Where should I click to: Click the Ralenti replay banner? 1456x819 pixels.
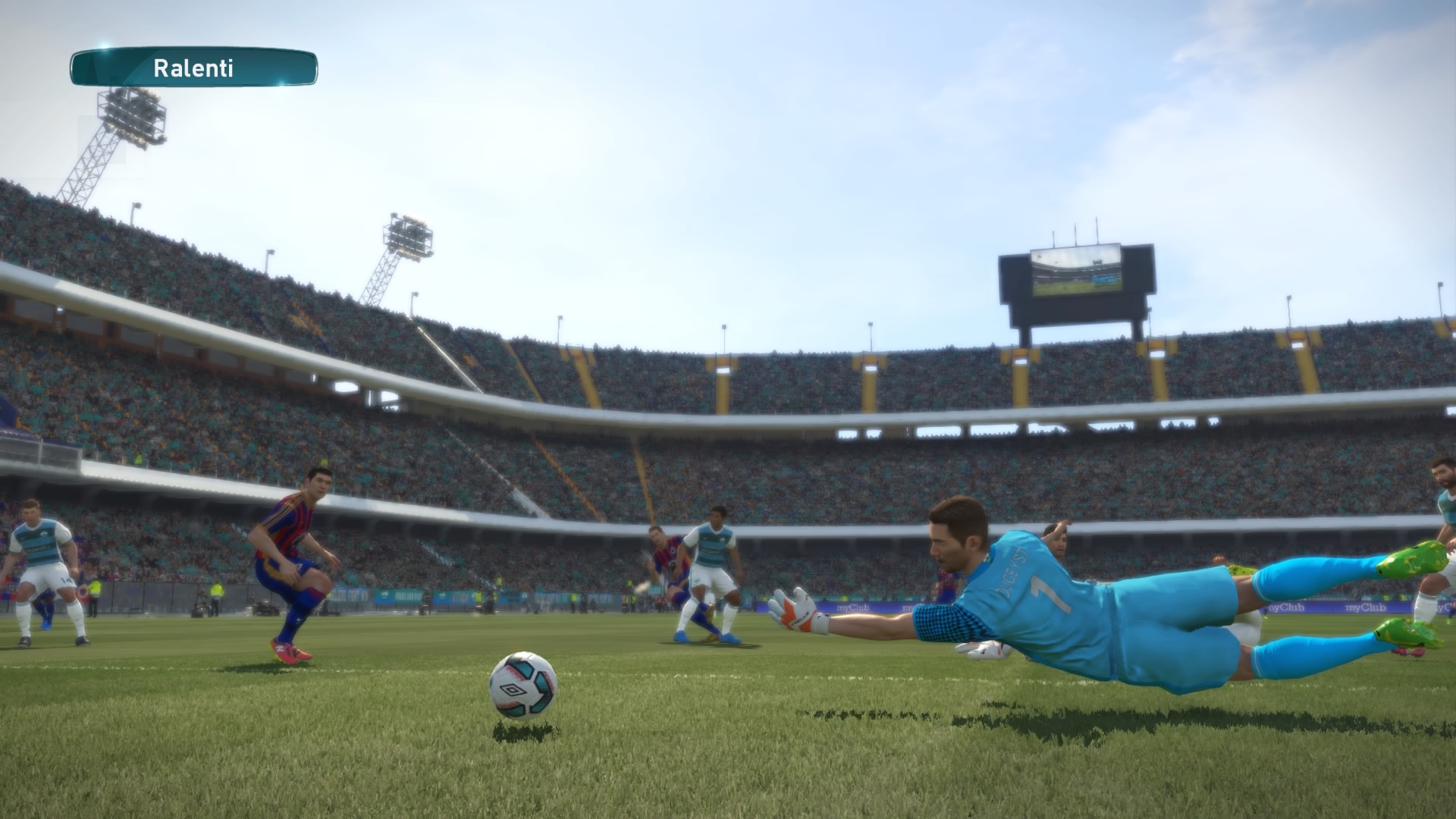coord(193,68)
